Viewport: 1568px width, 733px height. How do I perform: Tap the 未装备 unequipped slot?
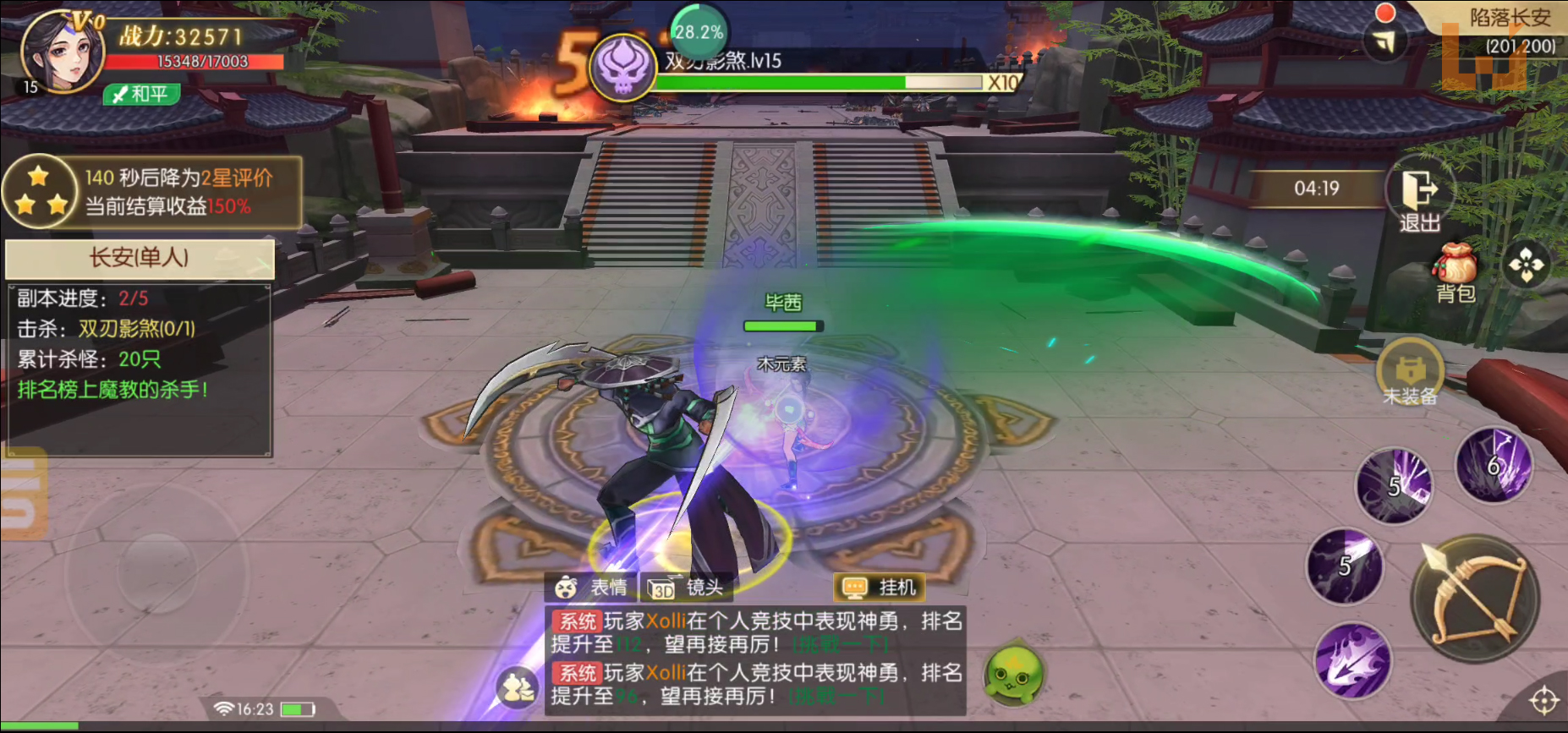tap(1409, 373)
